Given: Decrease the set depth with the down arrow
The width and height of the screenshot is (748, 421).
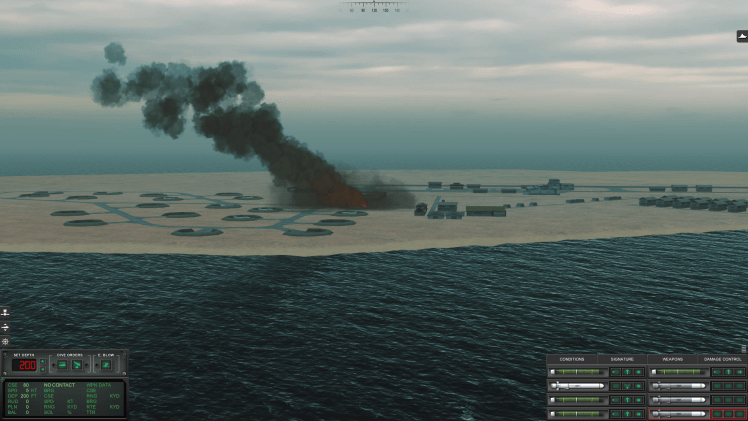Looking at the screenshot, I should coord(42,368).
